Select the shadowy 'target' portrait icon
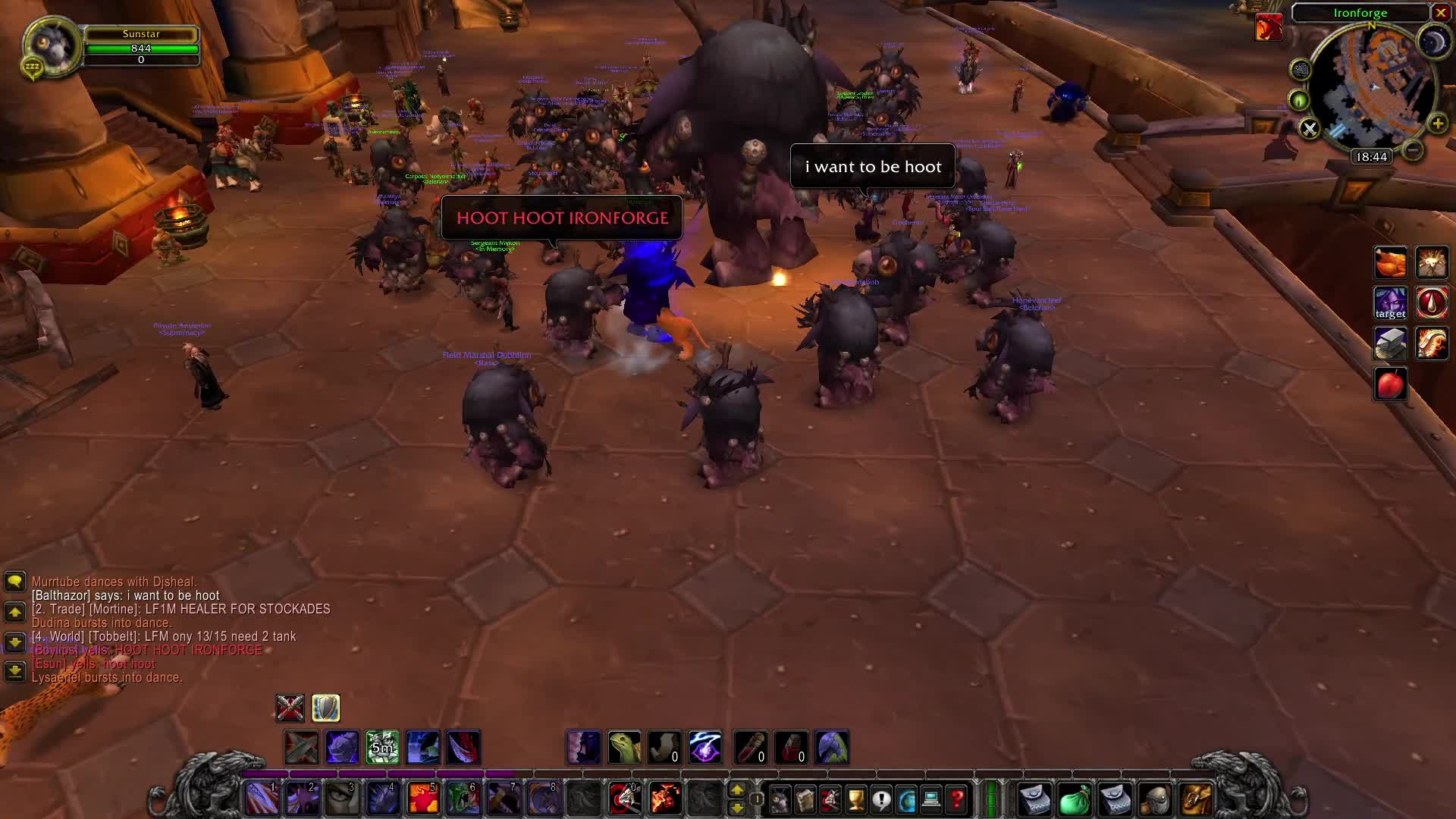This screenshot has width=1456, height=819. click(x=1390, y=303)
